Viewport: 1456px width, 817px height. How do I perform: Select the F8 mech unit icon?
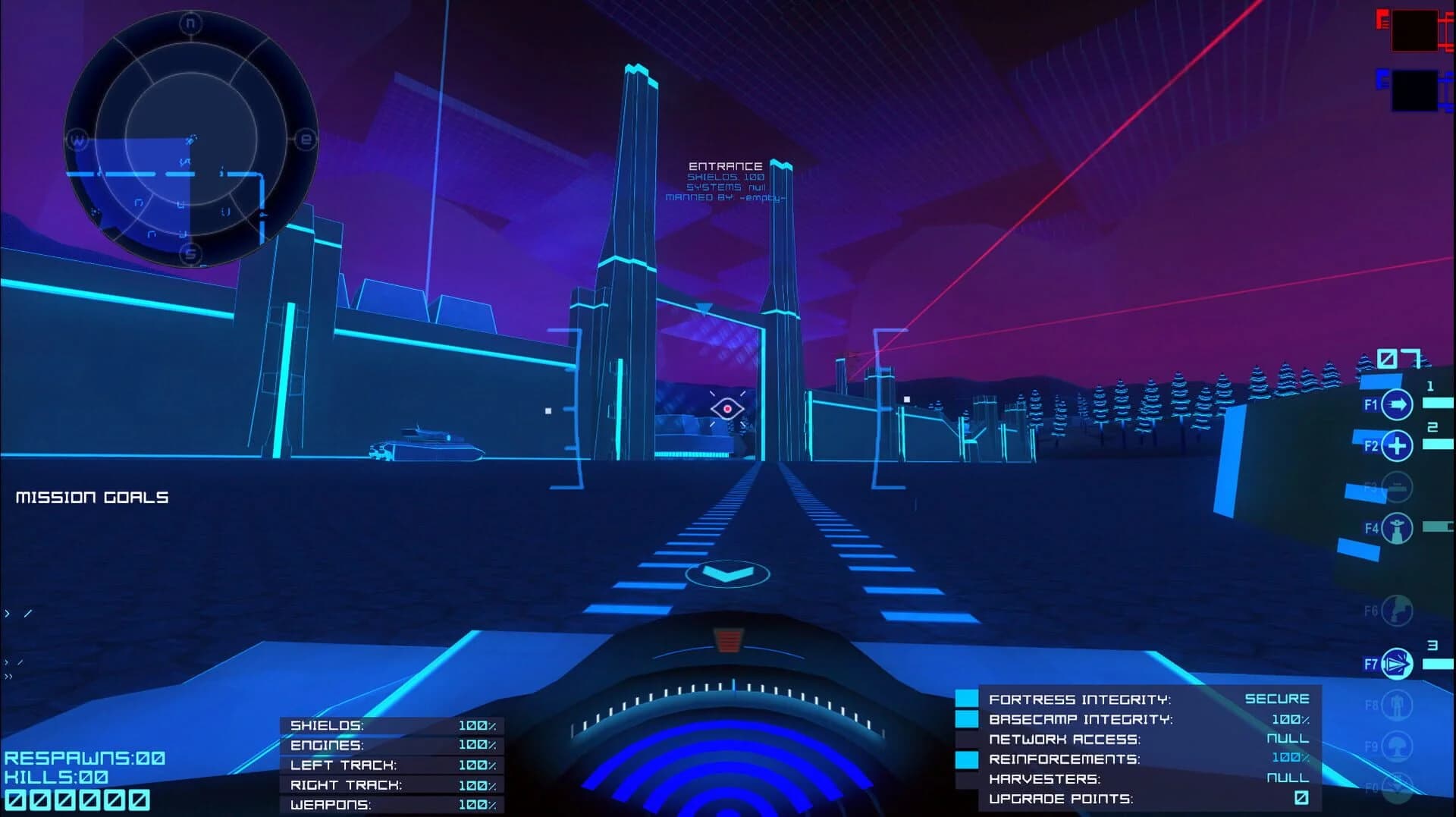tap(1397, 705)
